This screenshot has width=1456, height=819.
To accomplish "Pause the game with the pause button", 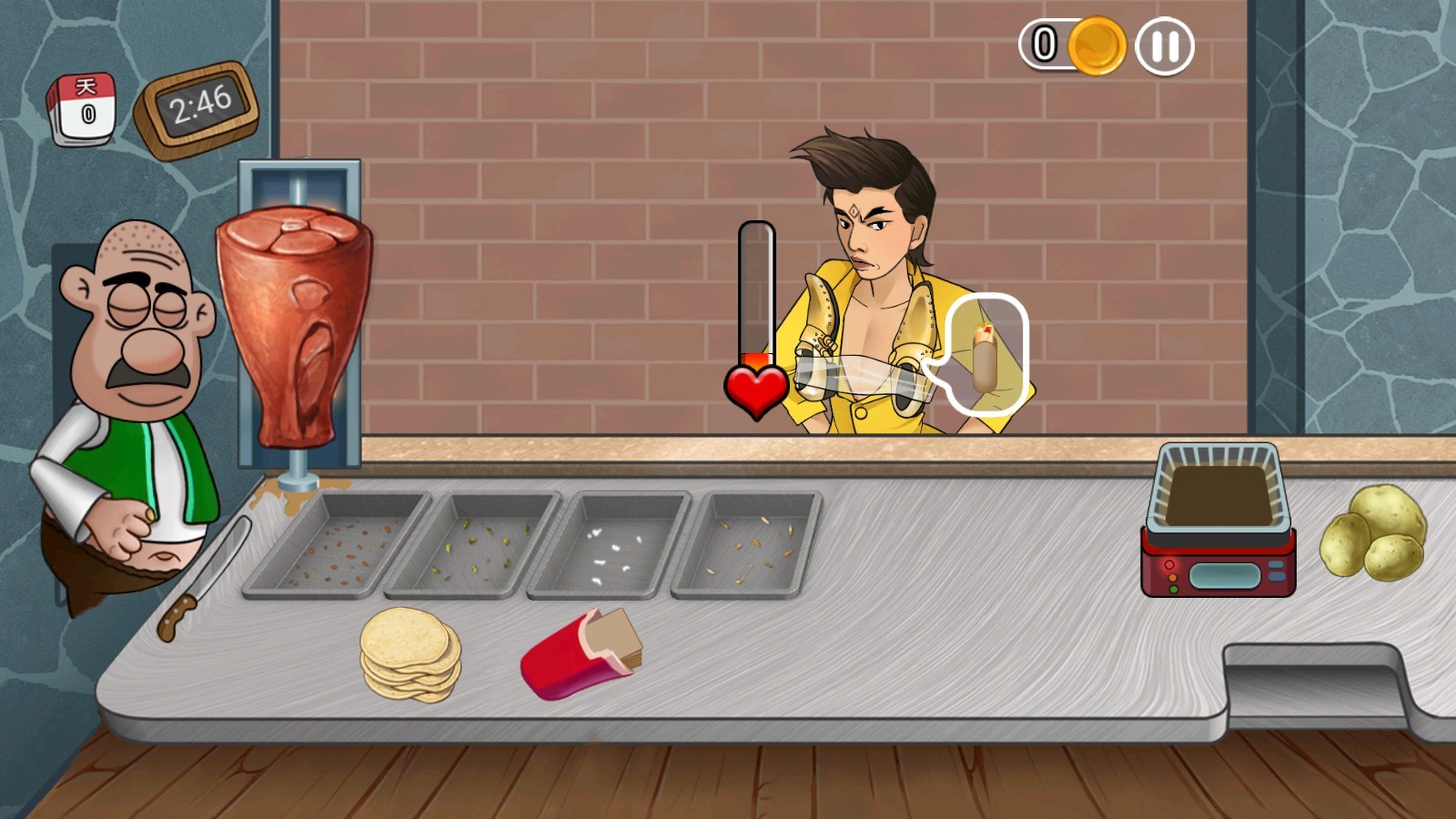I will (1165, 45).
